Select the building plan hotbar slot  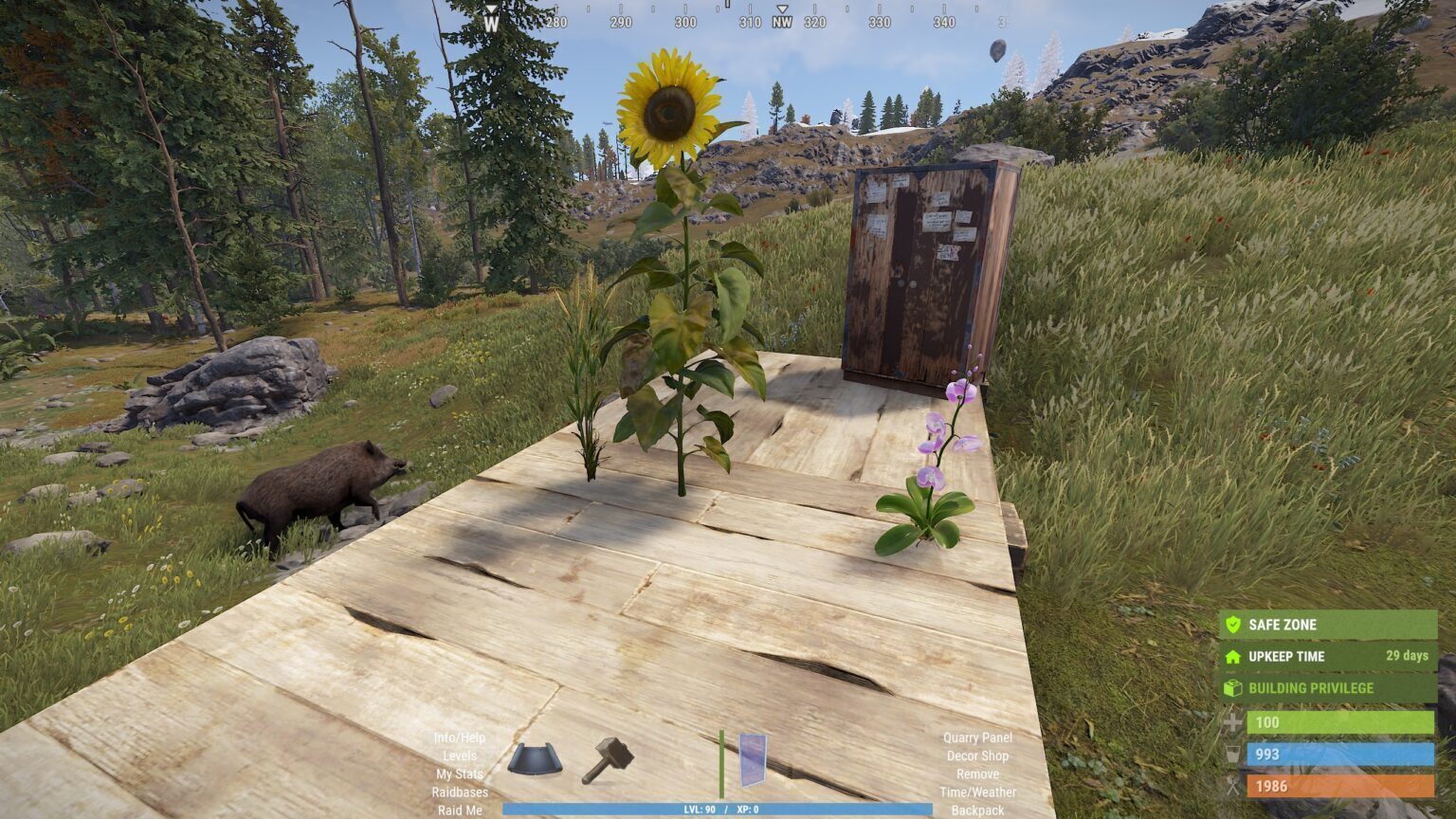(x=535, y=759)
